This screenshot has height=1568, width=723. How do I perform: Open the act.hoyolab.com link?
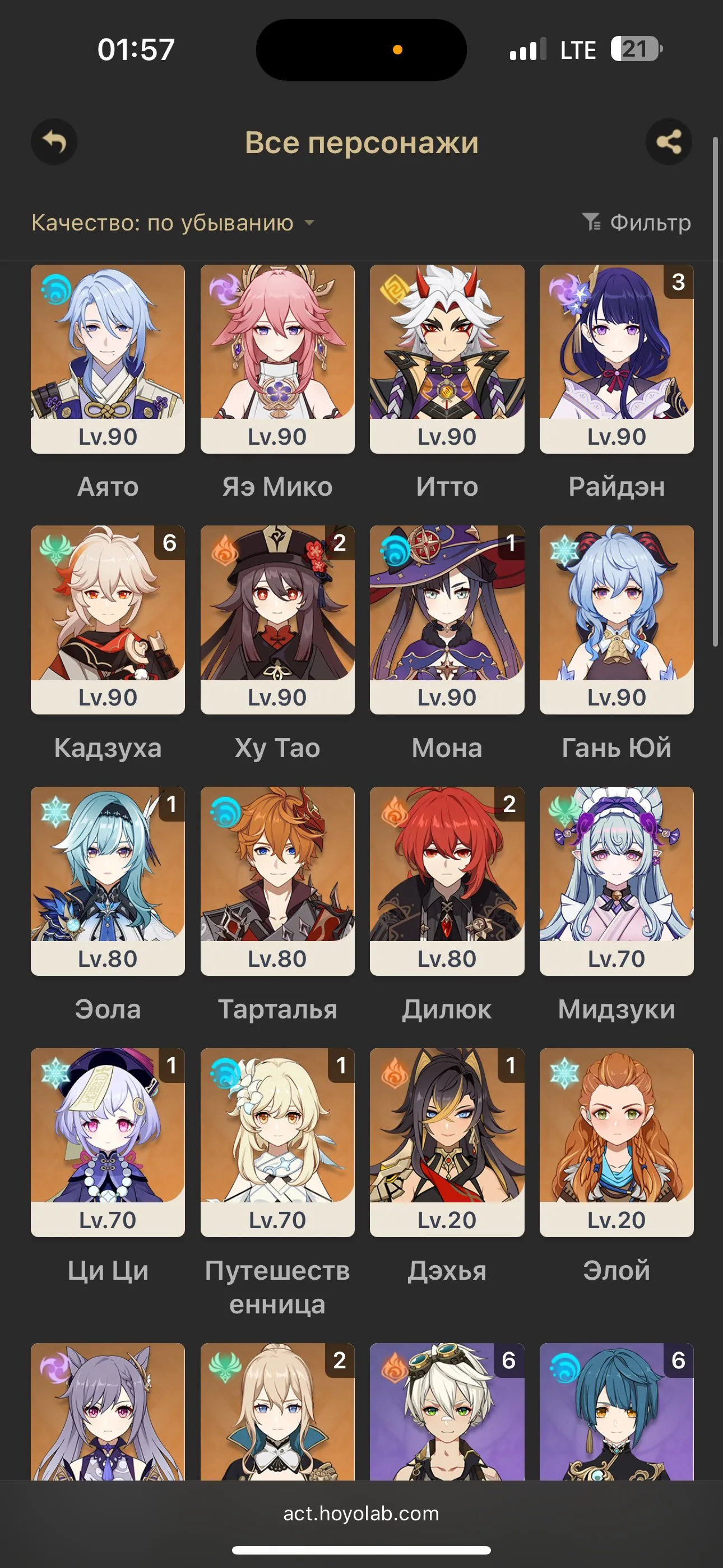361,1514
